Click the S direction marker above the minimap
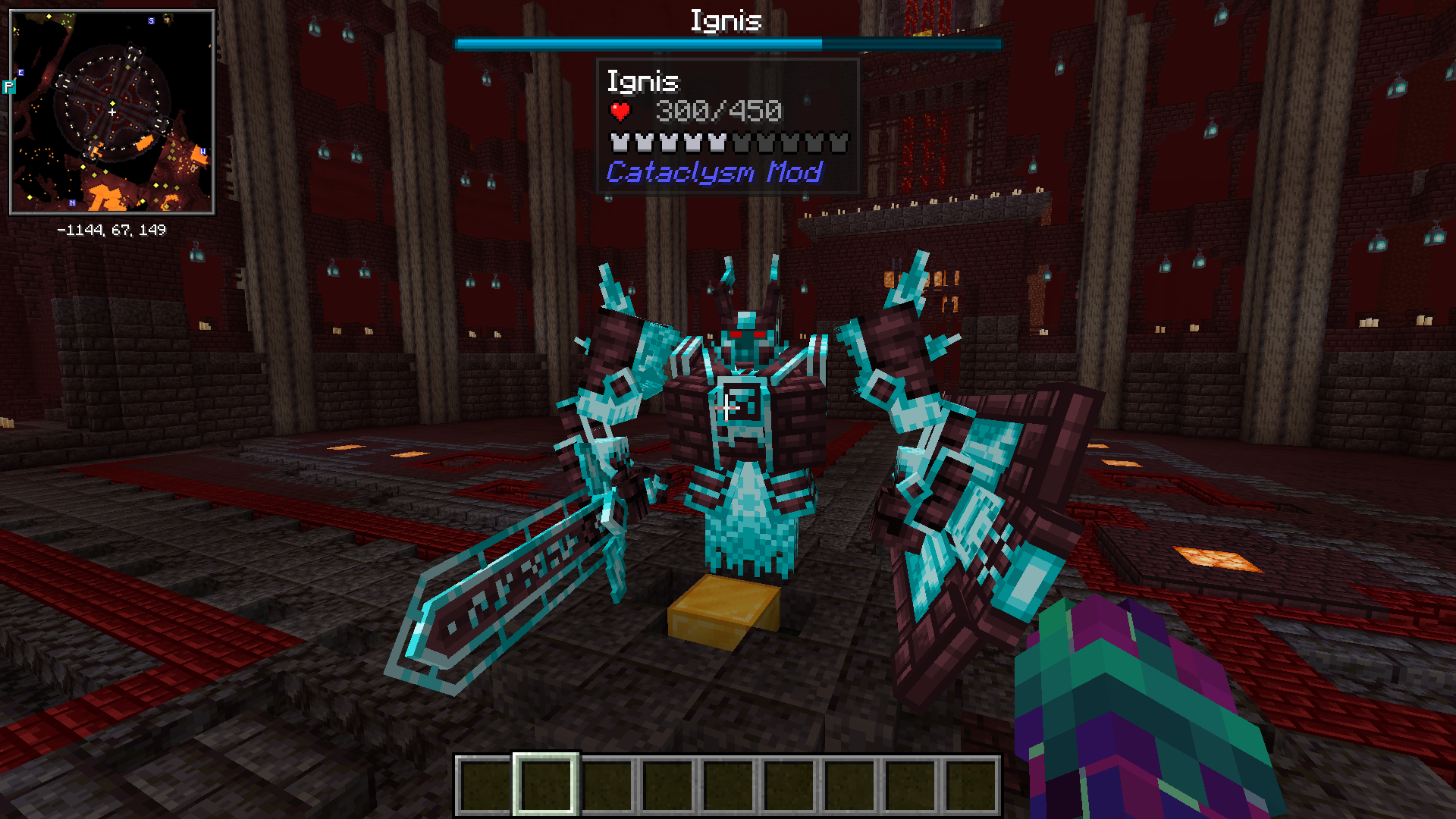Image resolution: width=1456 pixels, height=819 pixels. coord(150,20)
